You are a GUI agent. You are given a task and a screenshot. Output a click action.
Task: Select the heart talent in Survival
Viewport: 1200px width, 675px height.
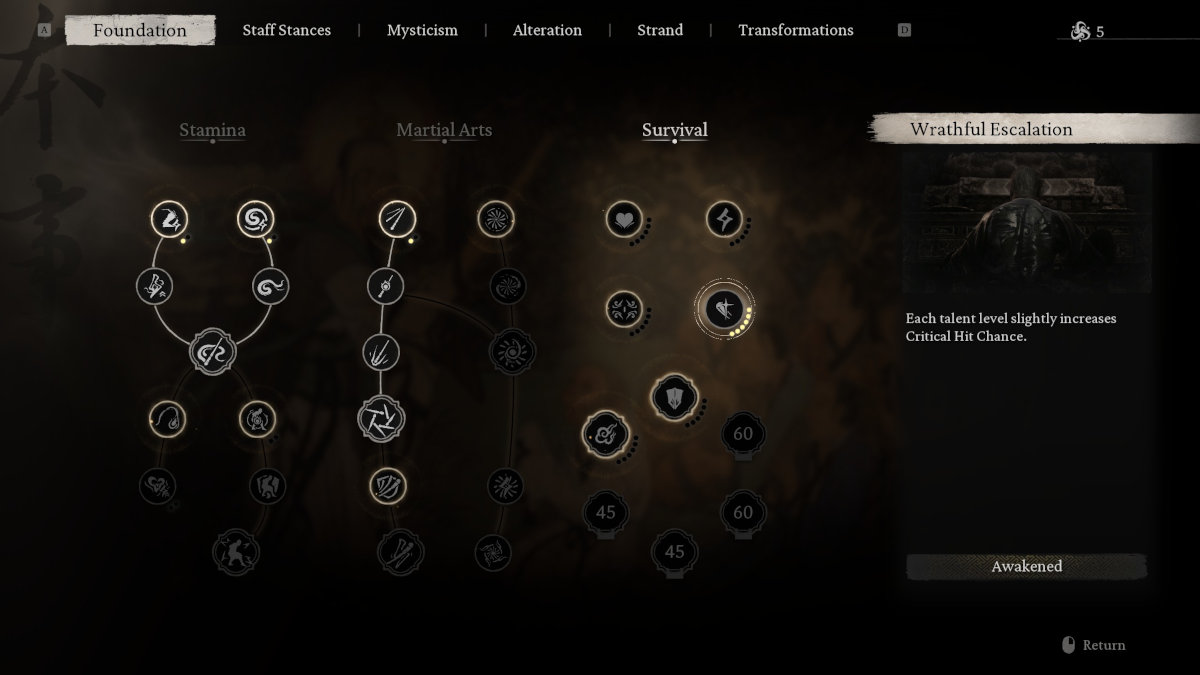(624, 219)
